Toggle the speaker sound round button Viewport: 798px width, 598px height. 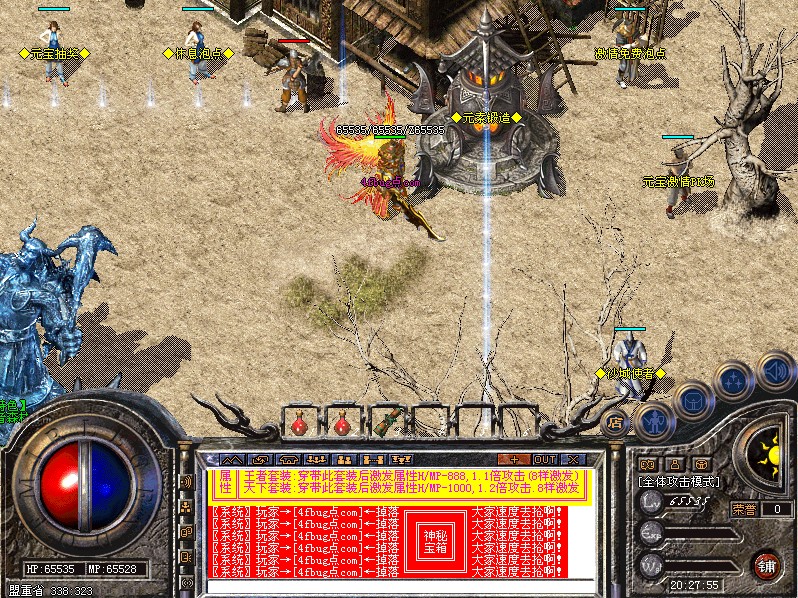(775, 372)
